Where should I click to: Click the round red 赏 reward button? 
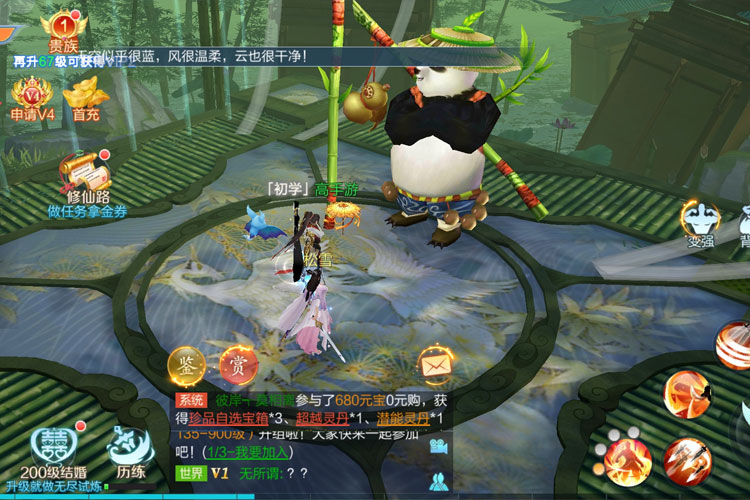pyautogui.click(x=238, y=364)
